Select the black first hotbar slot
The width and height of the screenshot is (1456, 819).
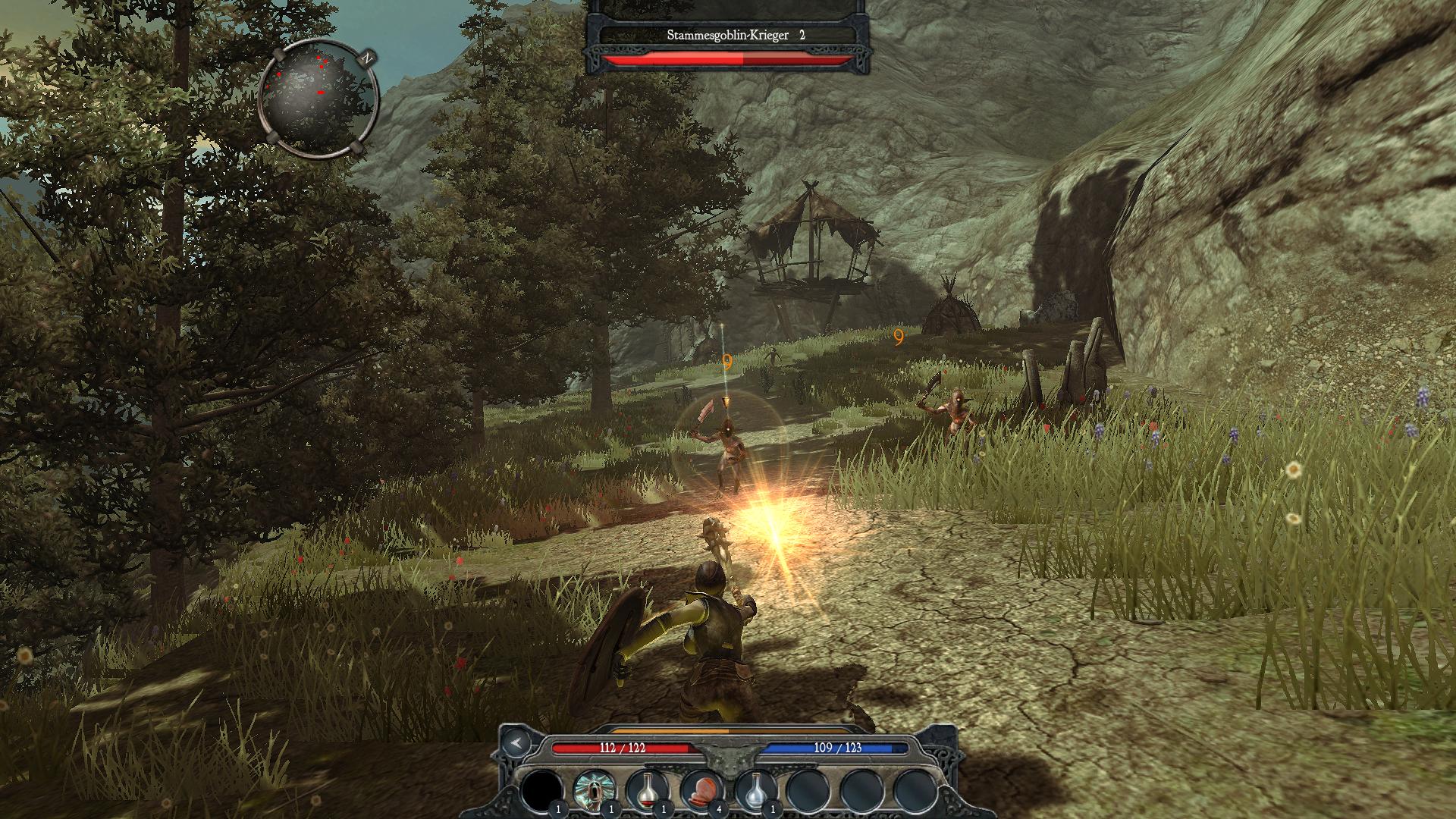541,790
